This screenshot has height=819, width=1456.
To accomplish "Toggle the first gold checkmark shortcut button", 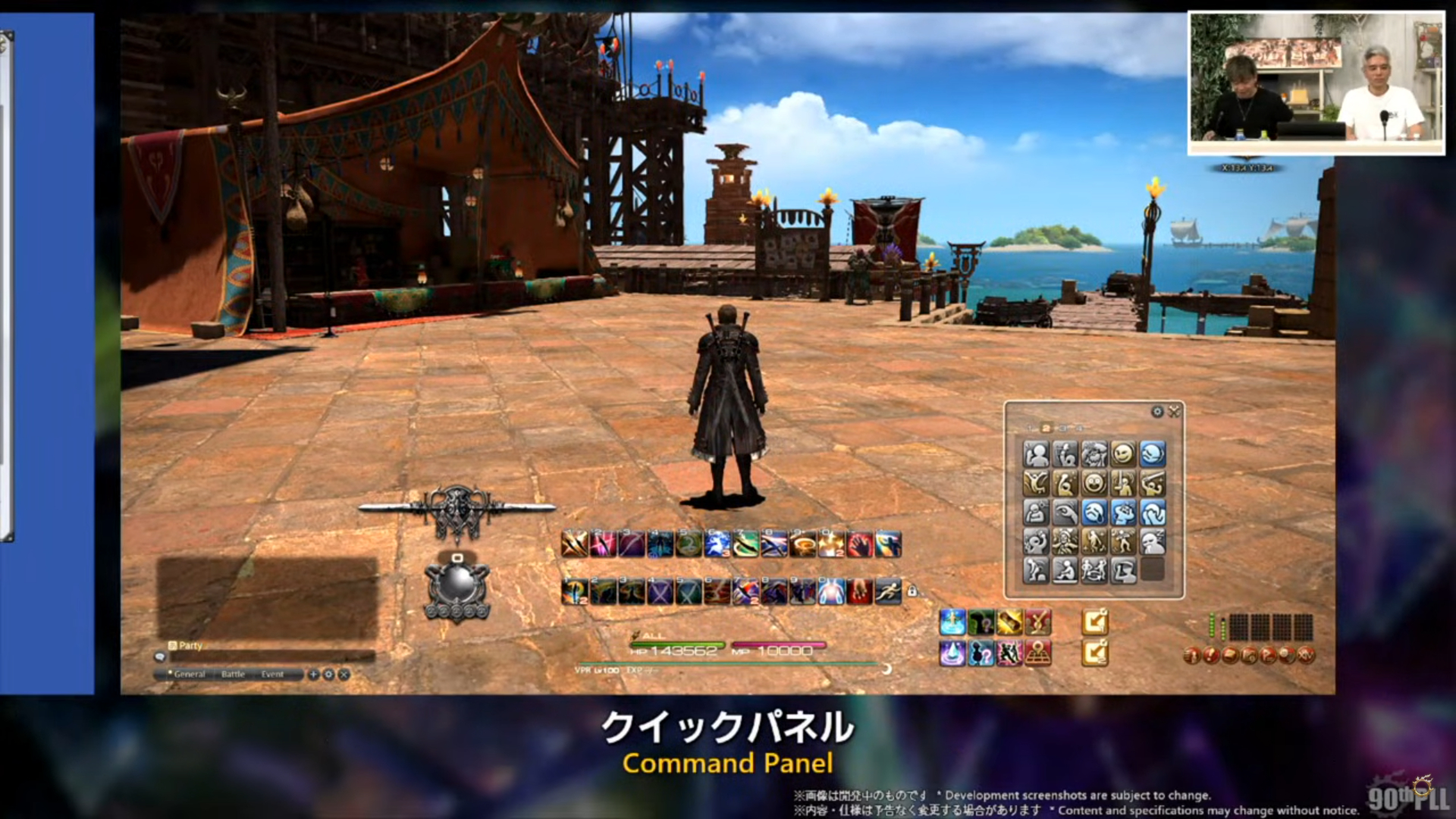I will coord(1096,621).
